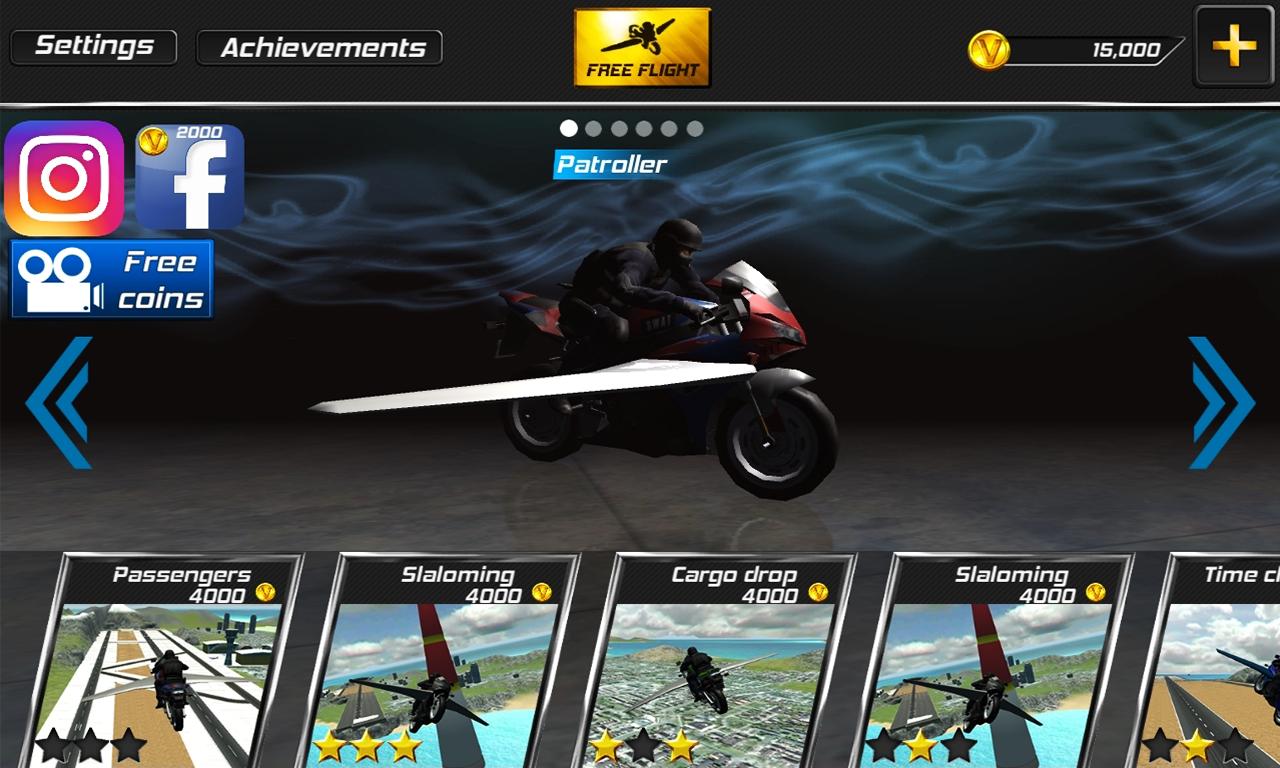This screenshot has height=768, width=1280.
Task: Tap the Patroller bike name label
Action: pyautogui.click(x=611, y=163)
